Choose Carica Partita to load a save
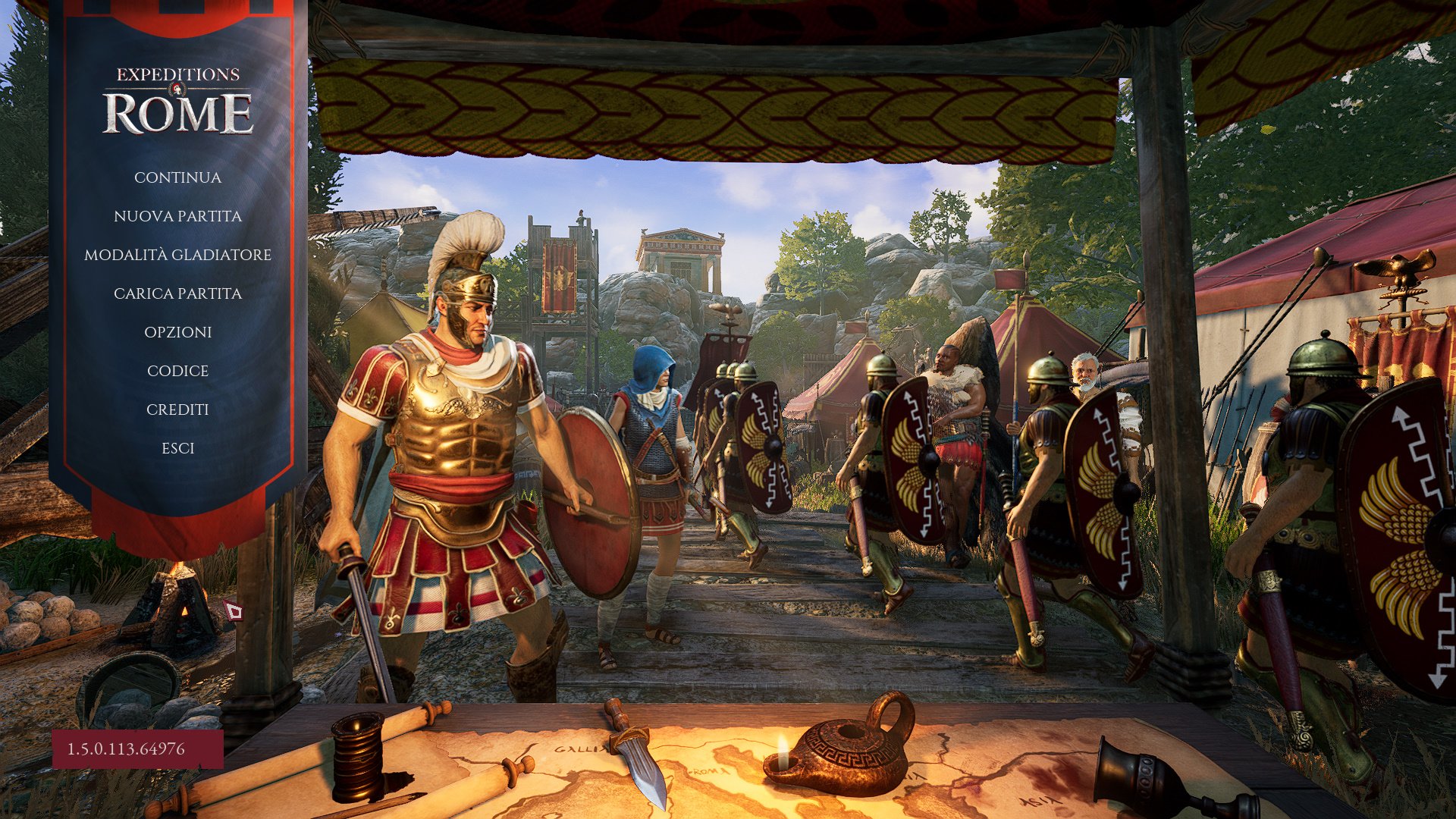This screenshot has width=1456, height=819. click(x=177, y=293)
